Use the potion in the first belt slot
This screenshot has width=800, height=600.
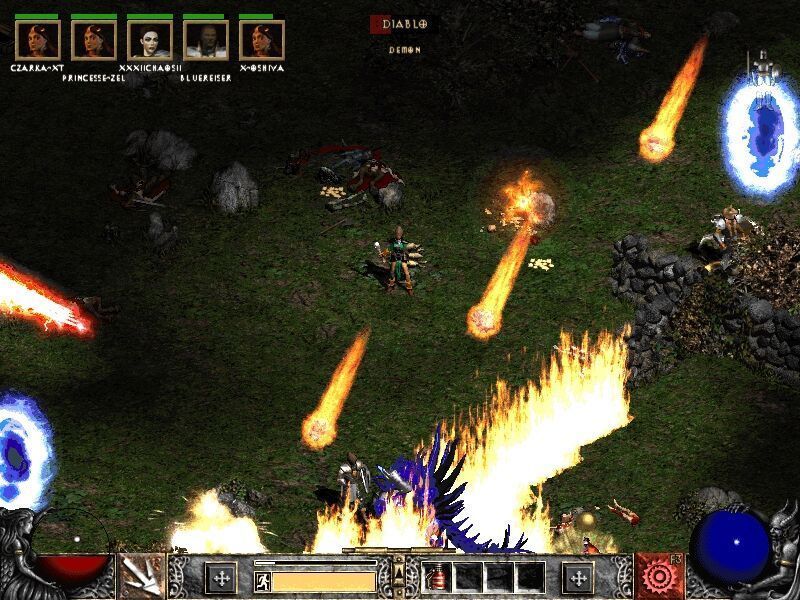pos(436,577)
